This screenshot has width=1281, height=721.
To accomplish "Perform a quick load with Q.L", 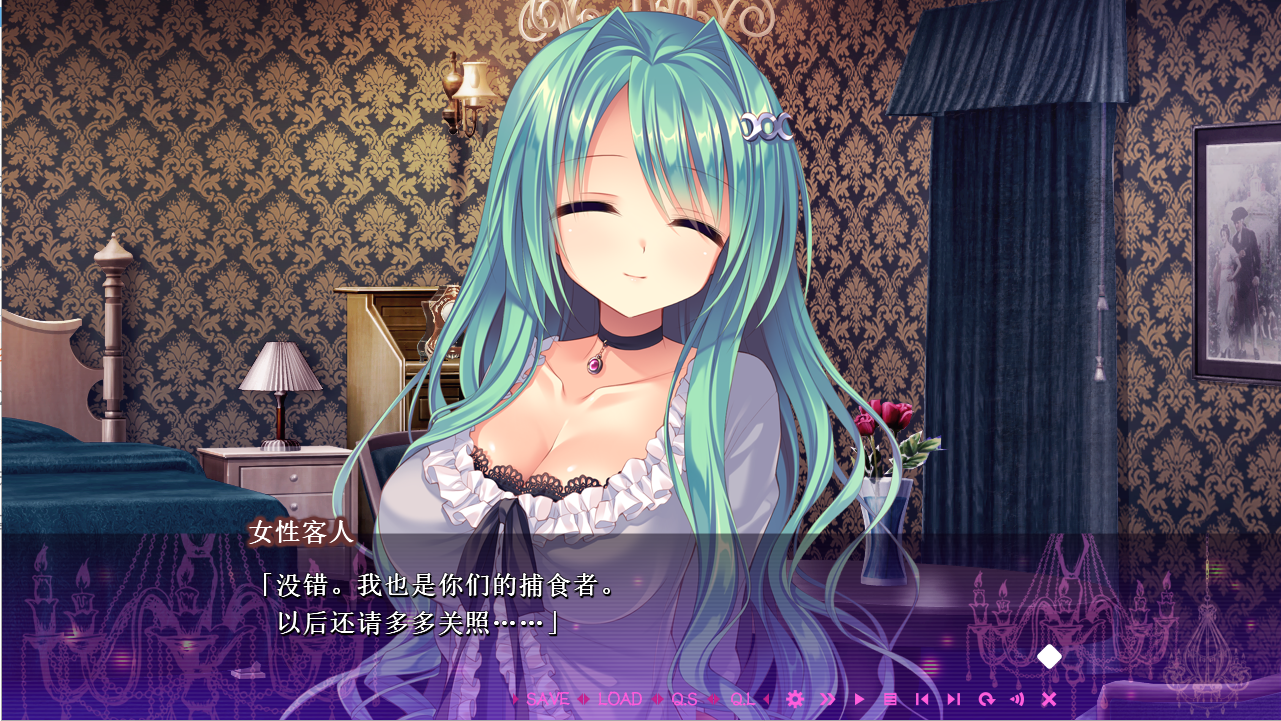I will pos(742,699).
